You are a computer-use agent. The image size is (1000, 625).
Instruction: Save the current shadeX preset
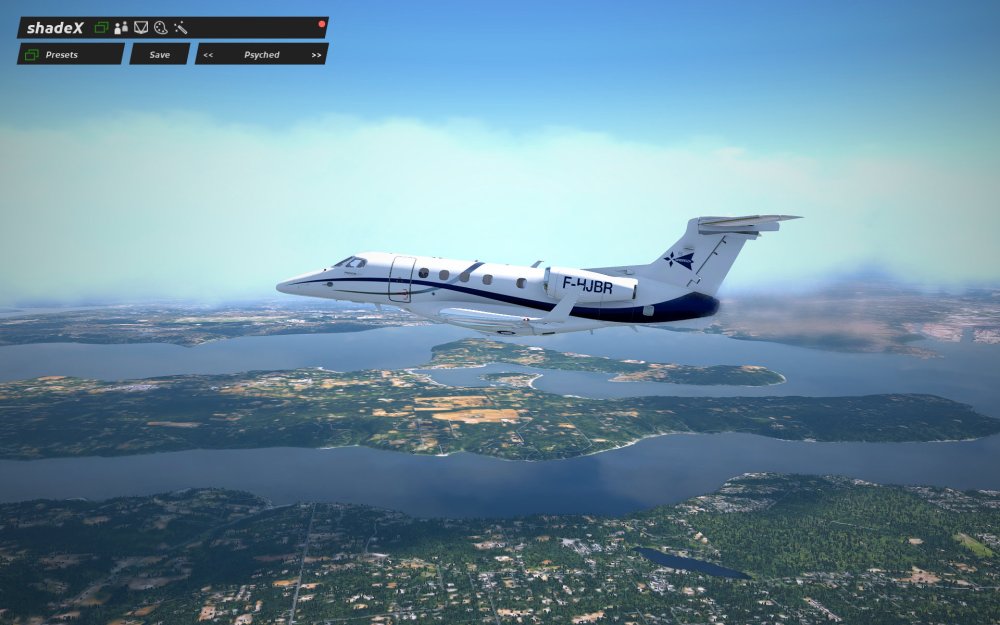click(x=159, y=54)
